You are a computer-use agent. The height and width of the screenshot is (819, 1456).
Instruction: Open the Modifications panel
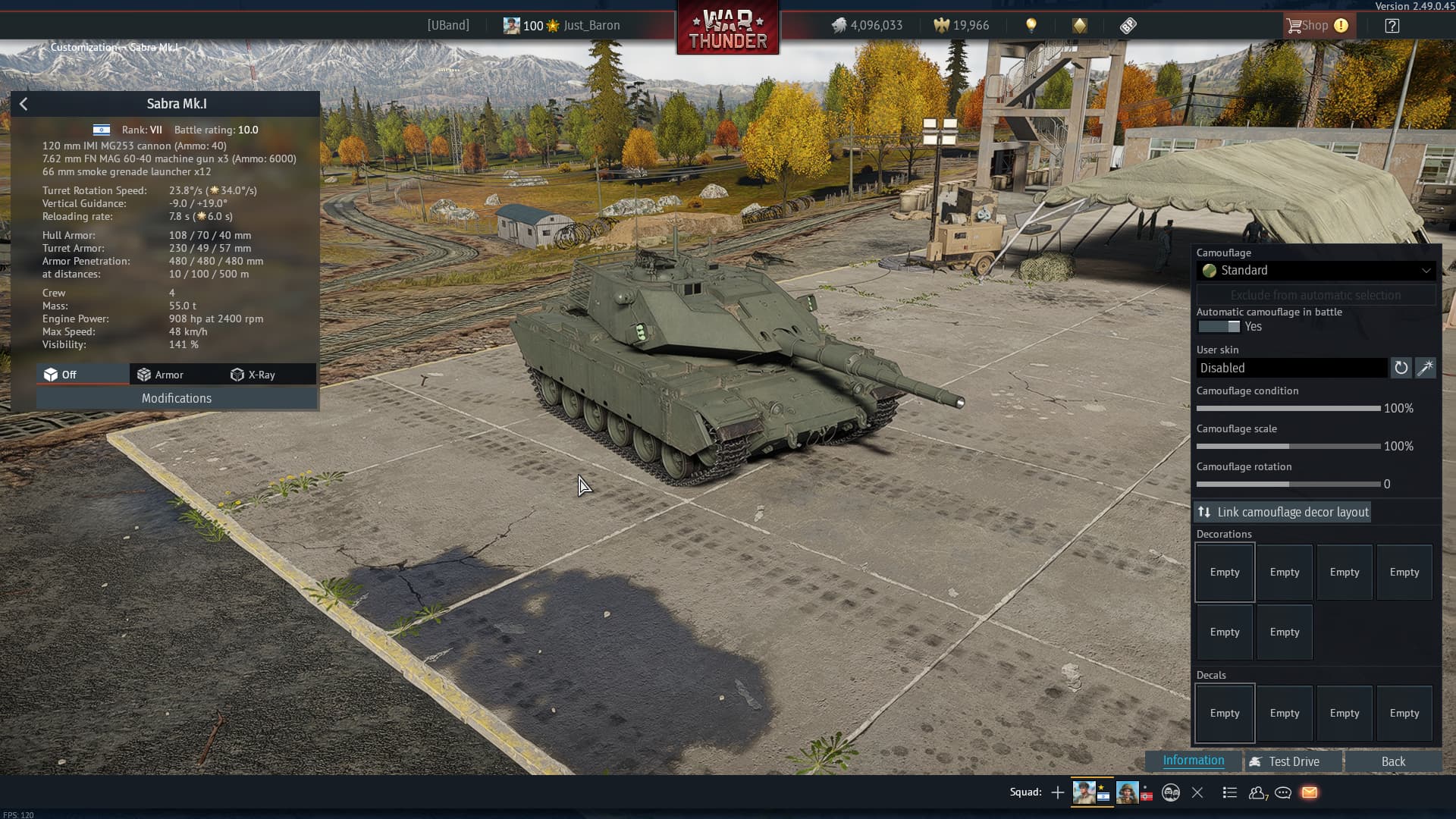pyautogui.click(x=176, y=398)
